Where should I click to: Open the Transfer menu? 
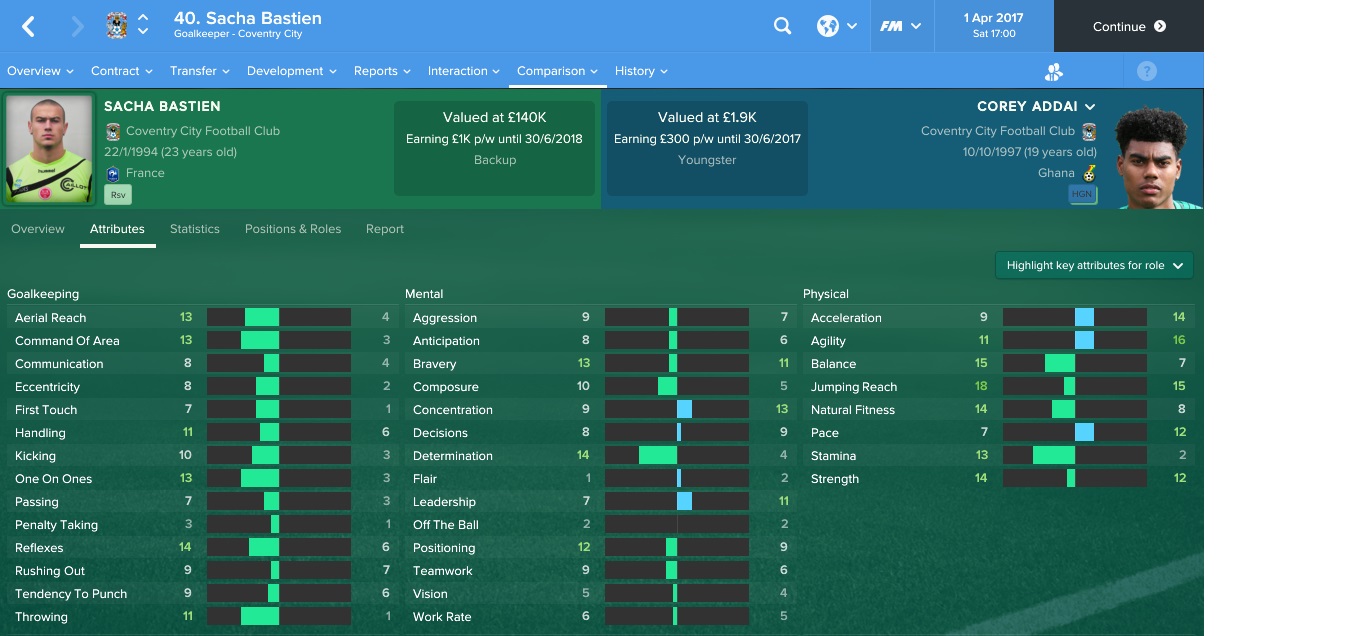199,71
